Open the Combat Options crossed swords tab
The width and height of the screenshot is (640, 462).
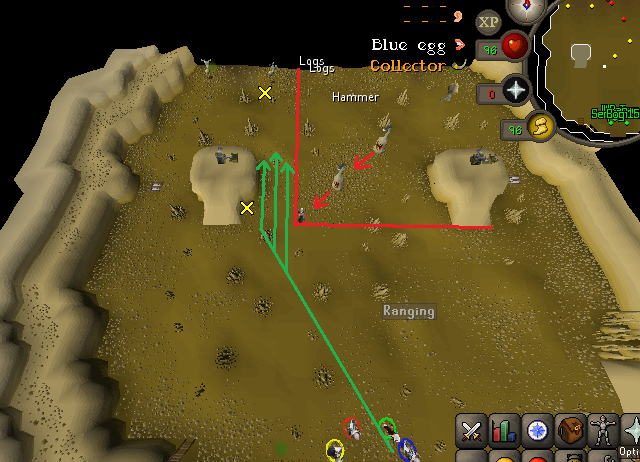coord(472,432)
